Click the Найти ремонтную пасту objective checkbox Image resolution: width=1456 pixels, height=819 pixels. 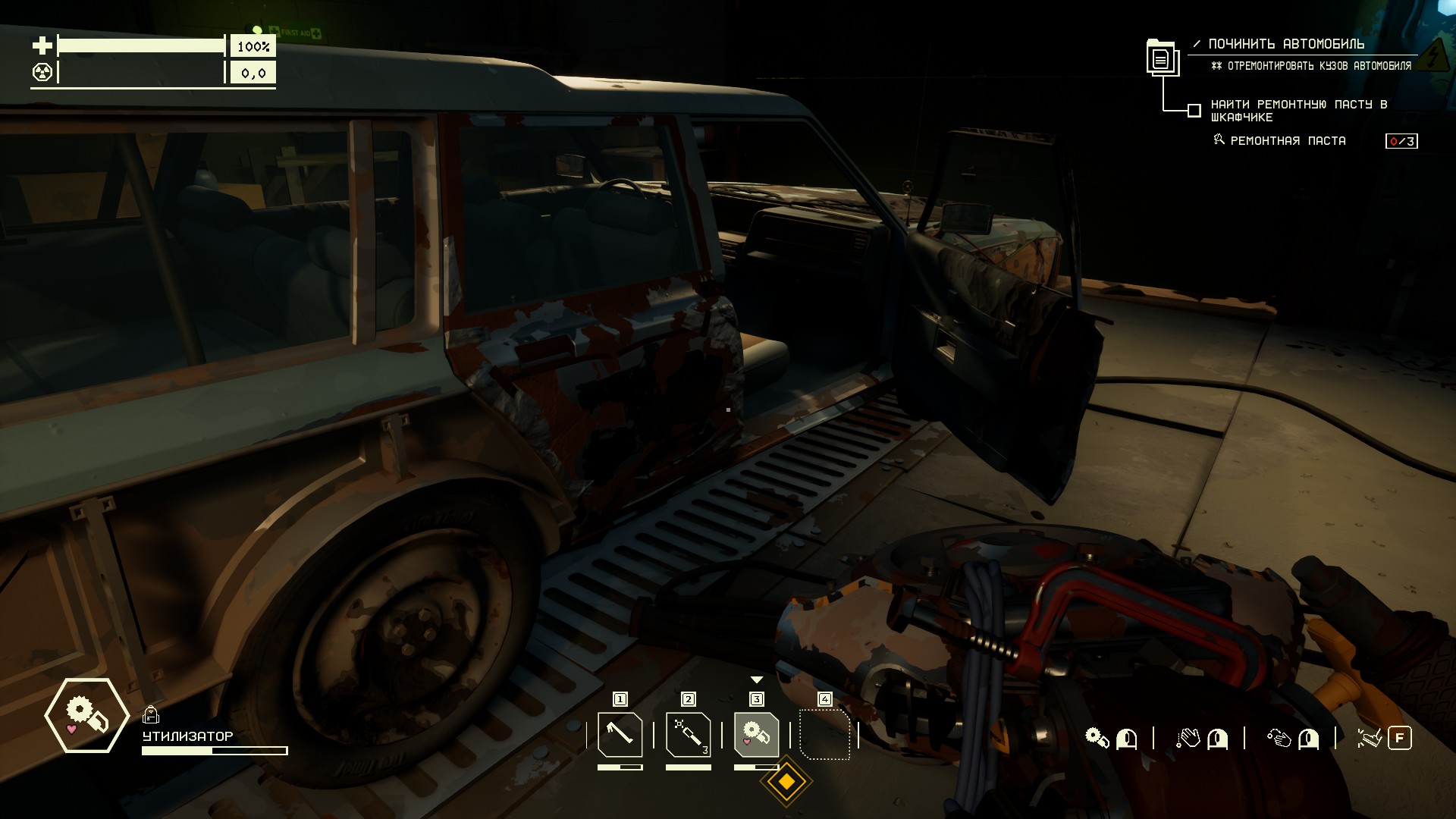pyautogui.click(x=1194, y=111)
